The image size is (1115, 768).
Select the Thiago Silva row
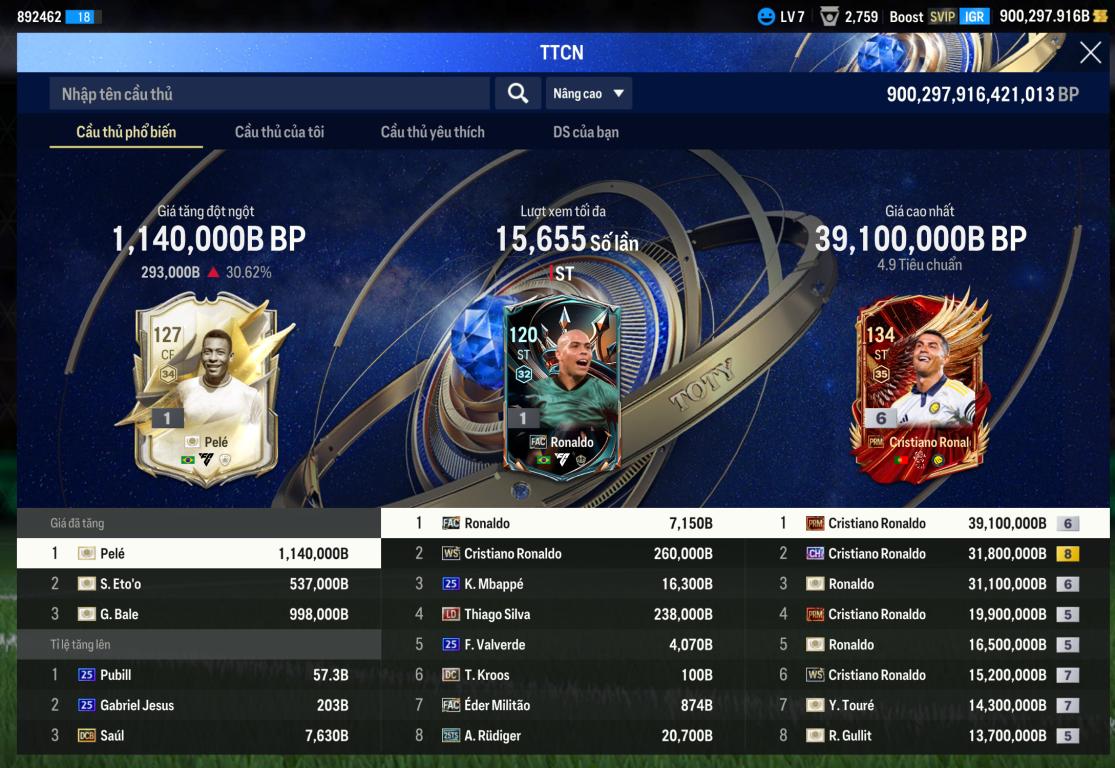(x=563, y=614)
